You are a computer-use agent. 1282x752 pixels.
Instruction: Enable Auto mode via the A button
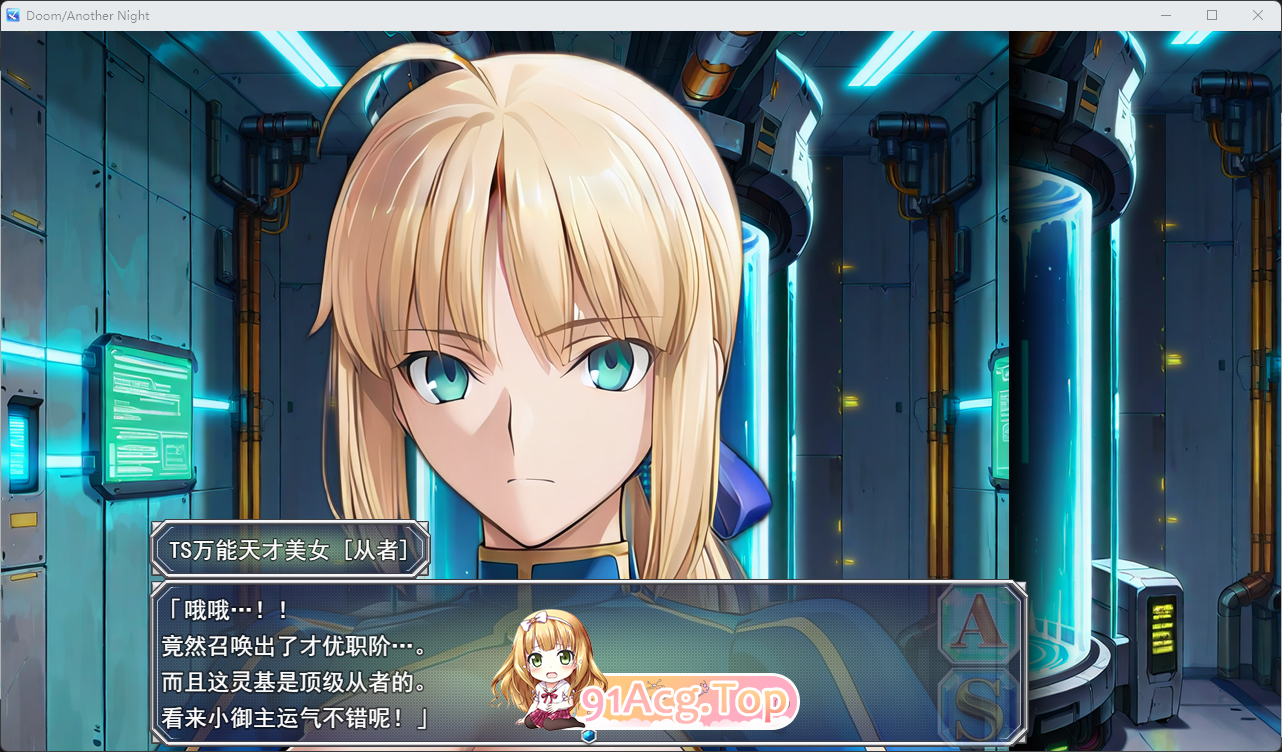[x=978, y=621]
